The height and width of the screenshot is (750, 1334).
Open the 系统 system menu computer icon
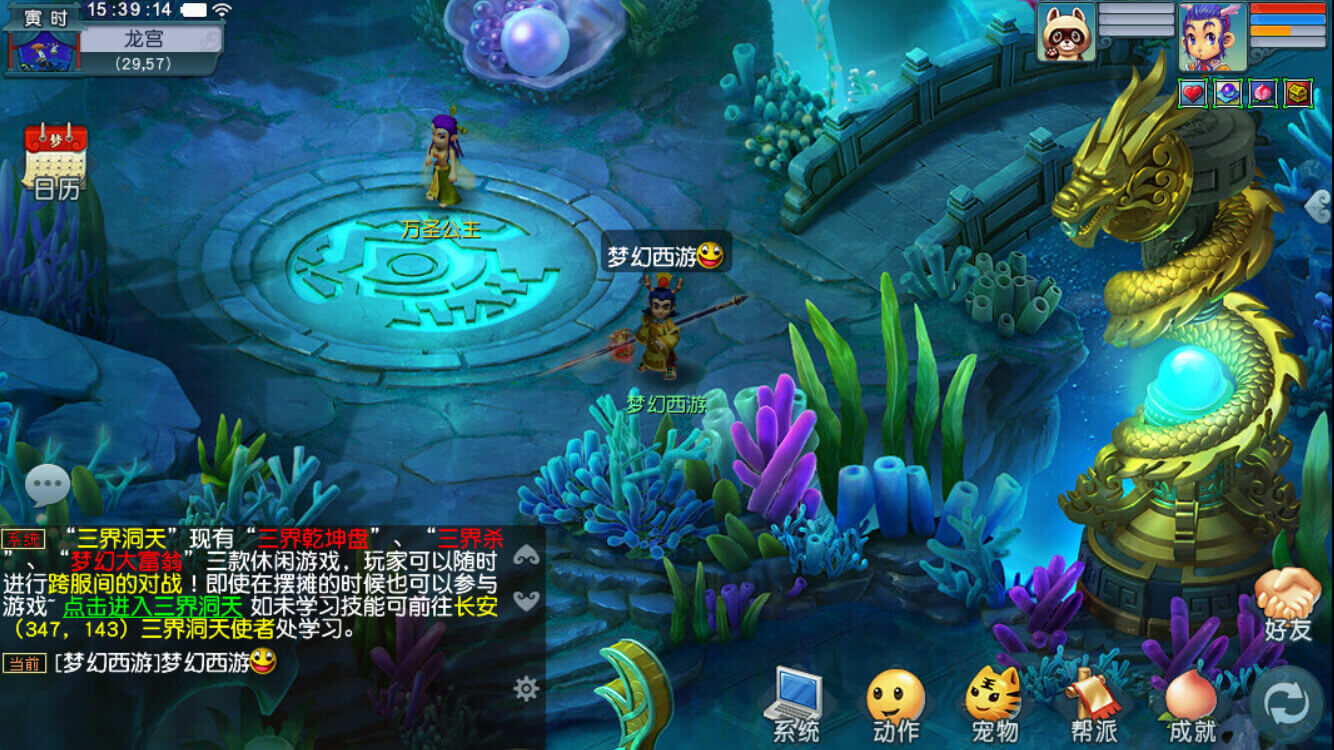click(x=793, y=692)
